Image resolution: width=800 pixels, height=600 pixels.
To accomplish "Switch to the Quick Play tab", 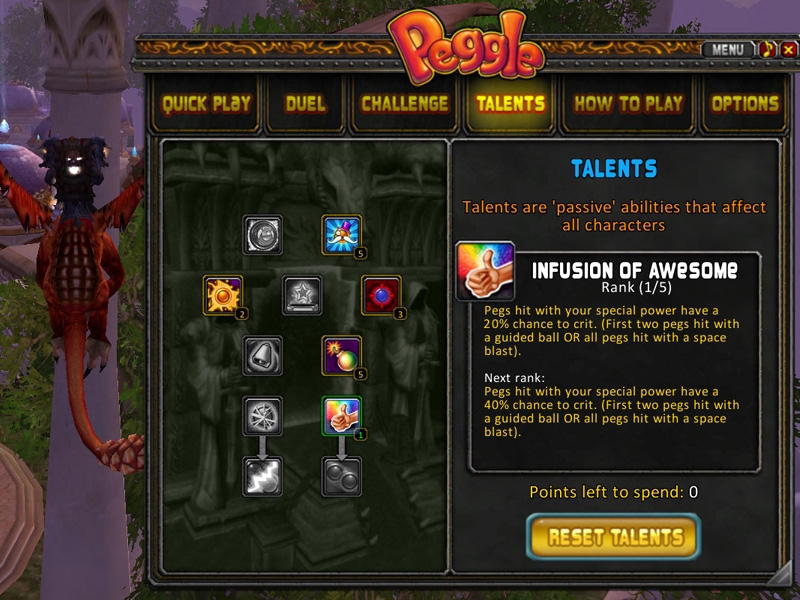I will (206, 103).
